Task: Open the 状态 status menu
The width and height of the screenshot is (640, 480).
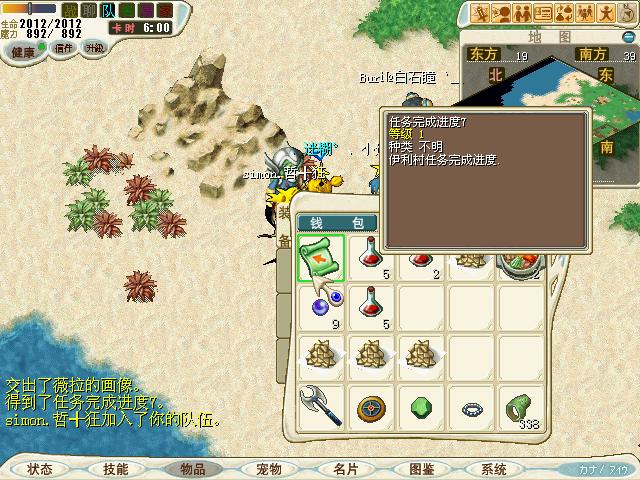Action: 40,468
